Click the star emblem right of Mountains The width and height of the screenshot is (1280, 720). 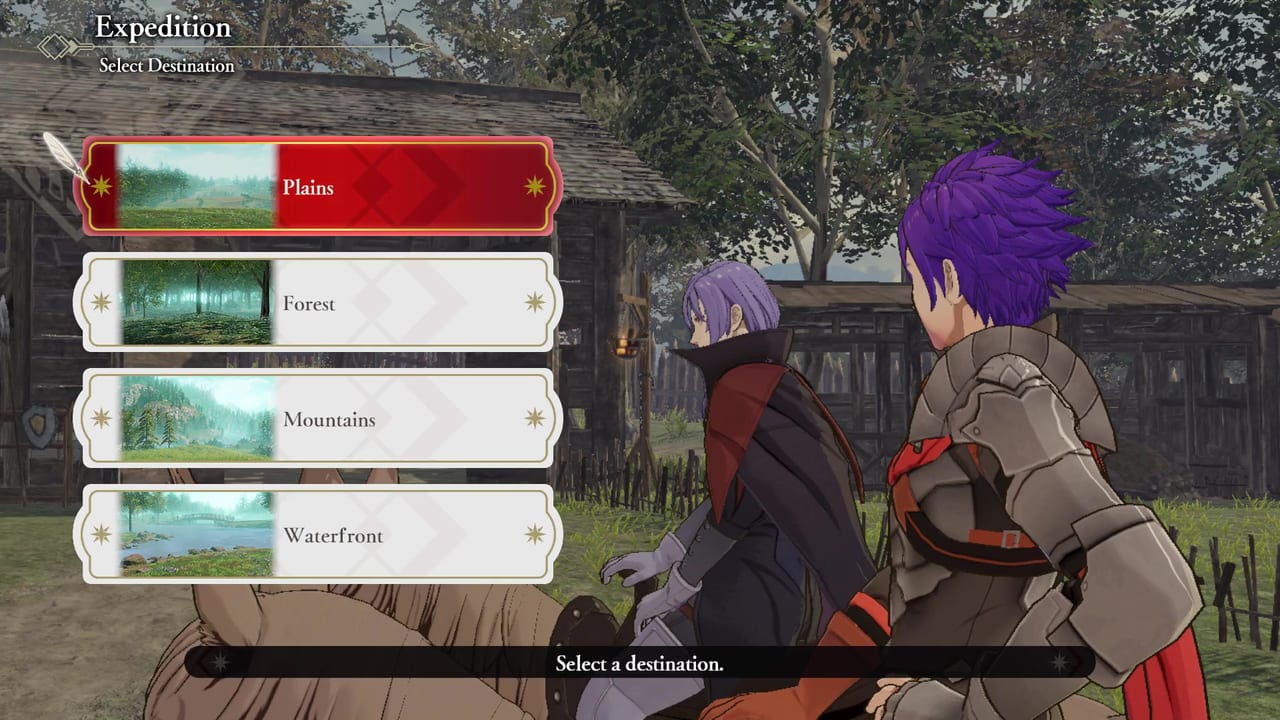(x=533, y=420)
